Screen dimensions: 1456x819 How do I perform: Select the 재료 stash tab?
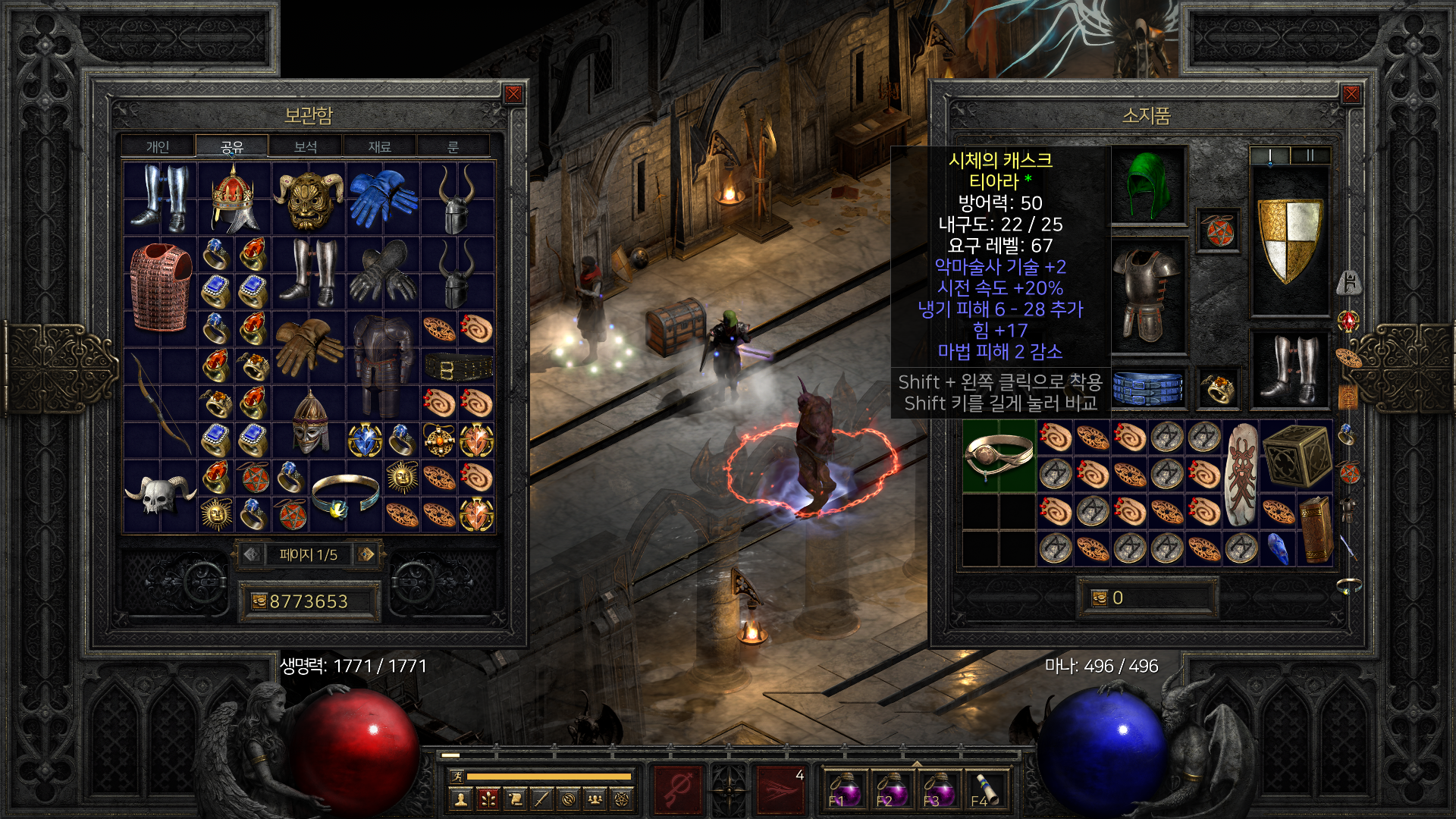pos(379,146)
